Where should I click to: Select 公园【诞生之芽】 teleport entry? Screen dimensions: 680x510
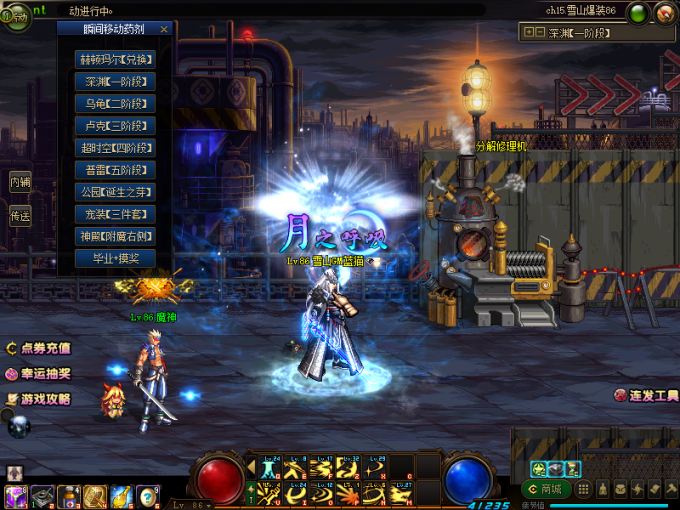pyautogui.click(x=115, y=192)
